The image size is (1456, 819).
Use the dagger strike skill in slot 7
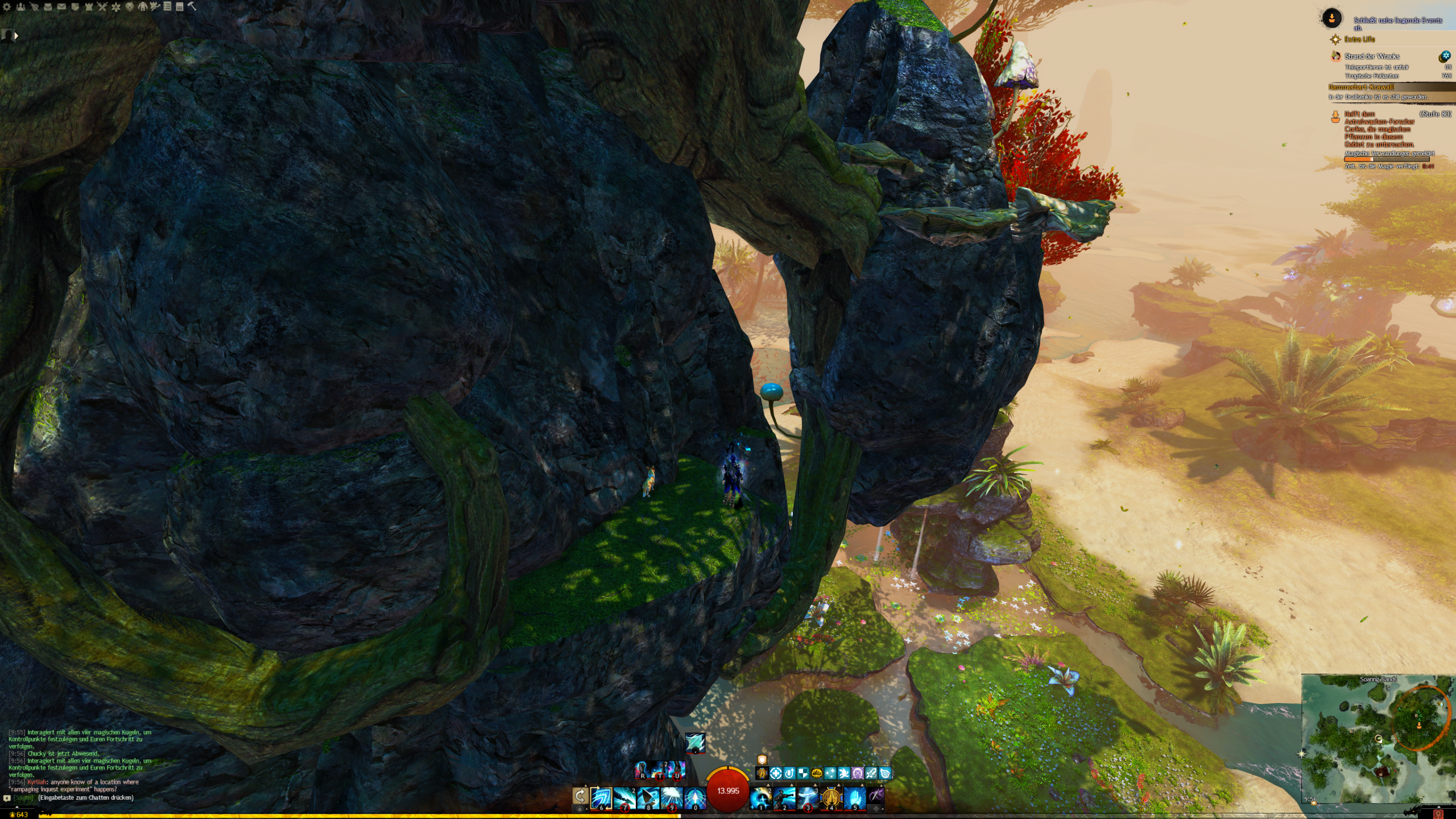click(624, 798)
